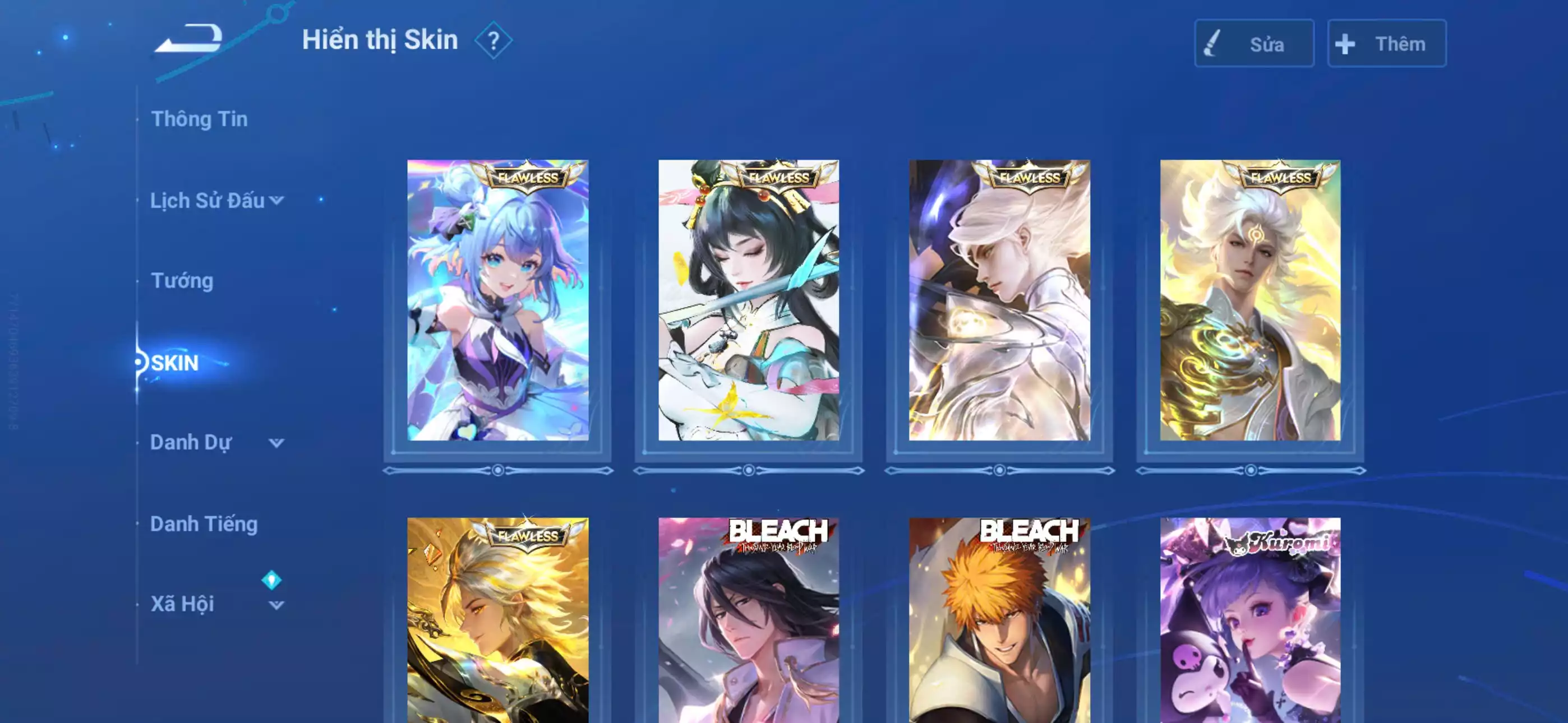Expand the Lịch Sử Đấu section chevron
Image resolution: width=1568 pixels, height=723 pixels.
[x=277, y=201]
